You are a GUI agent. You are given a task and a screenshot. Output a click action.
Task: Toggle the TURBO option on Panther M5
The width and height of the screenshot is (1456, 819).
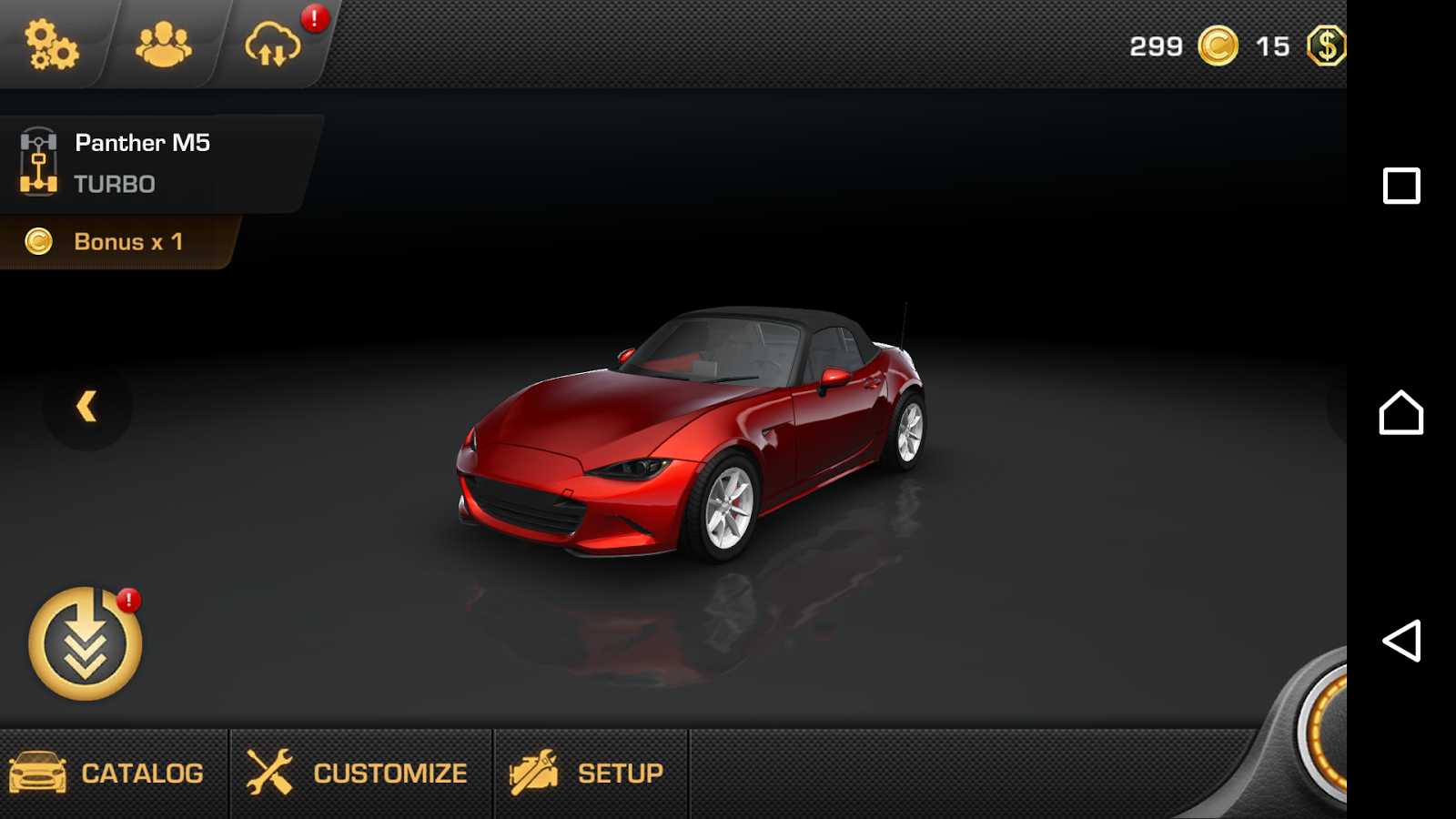pyautogui.click(x=114, y=184)
